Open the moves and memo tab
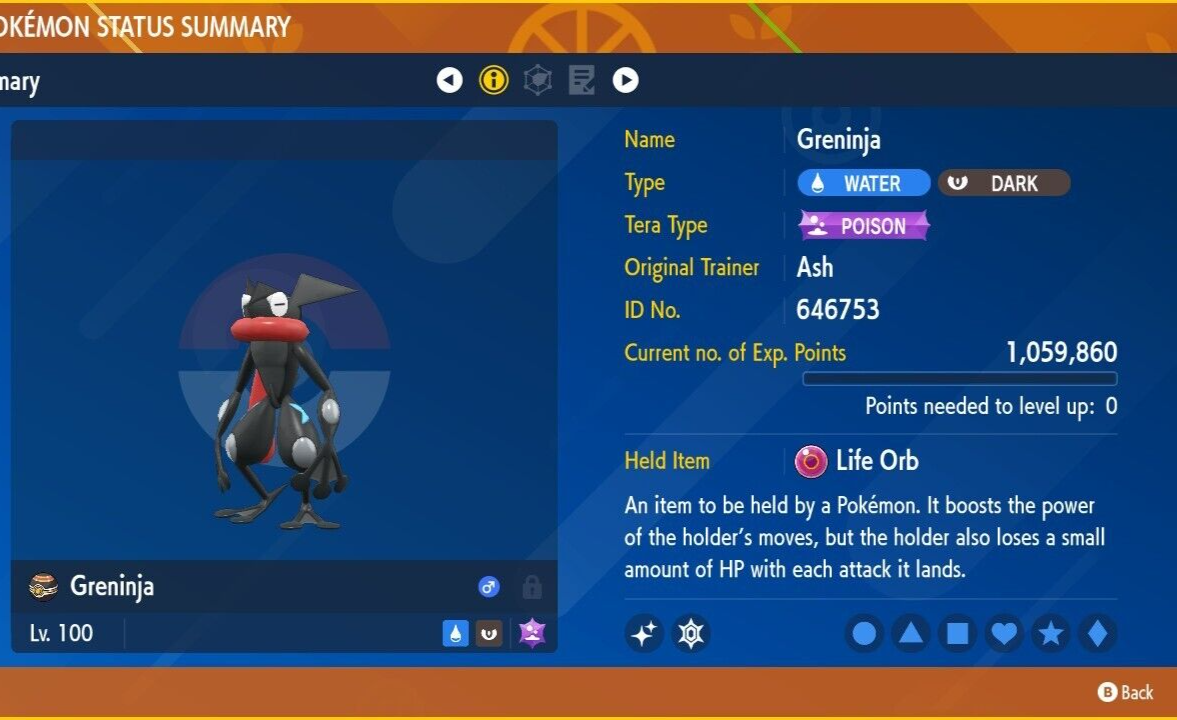Image resolution: width=1177 pixels, height=720 pixels. (x=582, y=80)
